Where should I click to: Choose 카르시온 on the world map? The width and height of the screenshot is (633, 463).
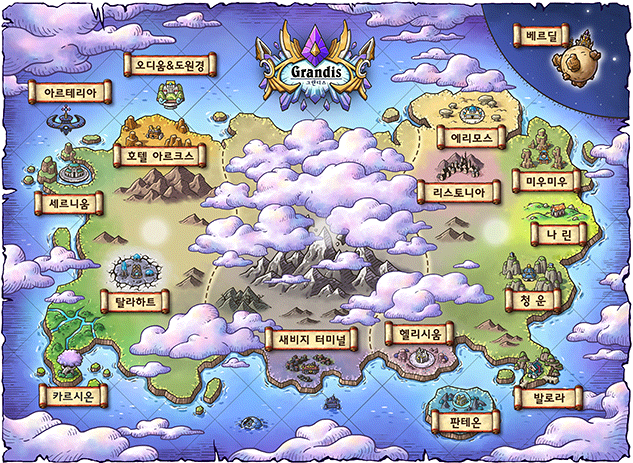tap(68, 396)
